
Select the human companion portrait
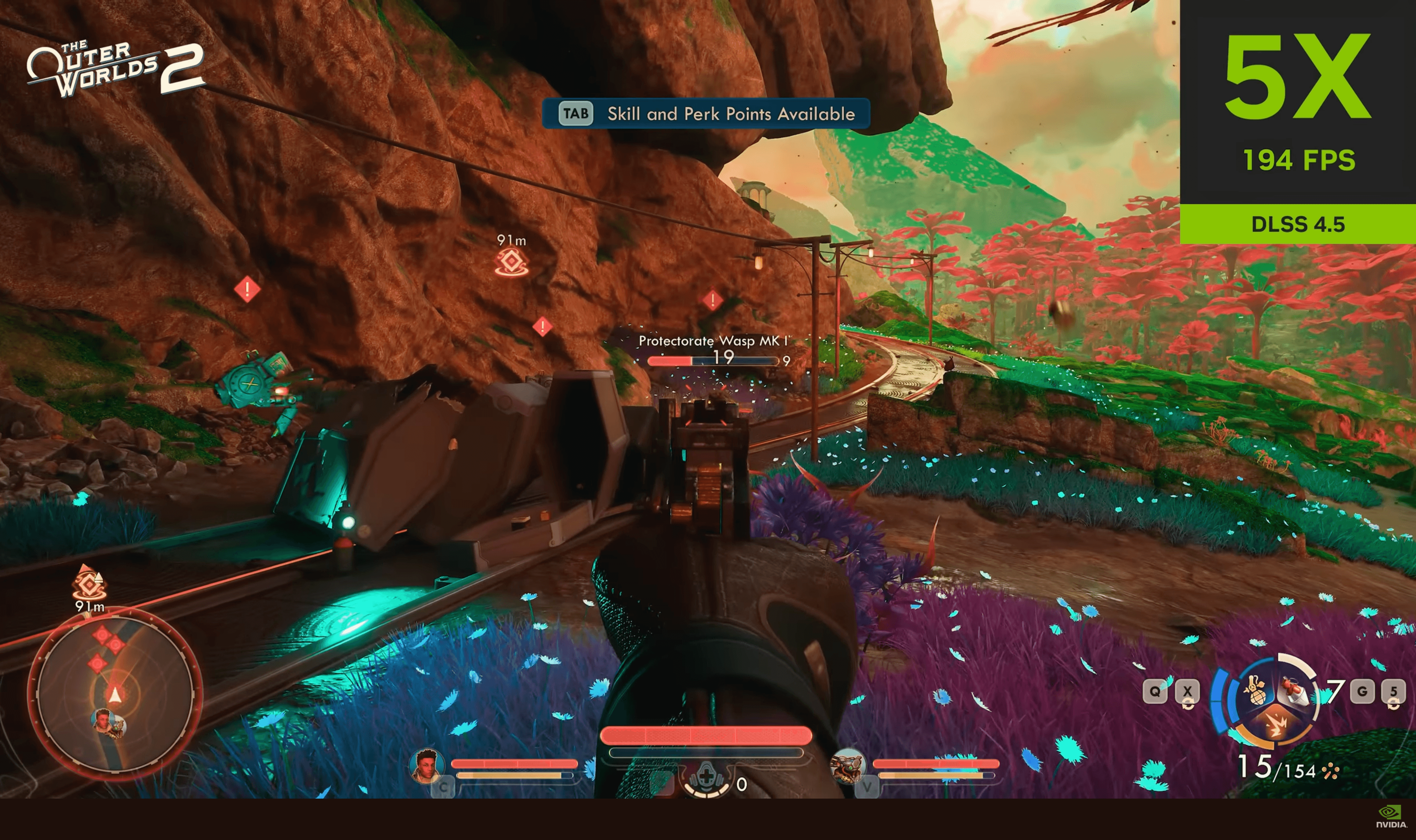(426, 765)
